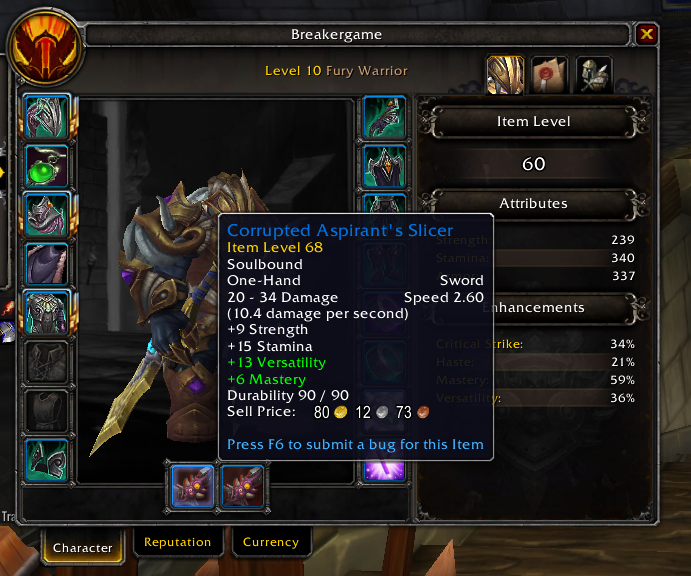The width and height of the screenshot is (691, 576).
Task: Click the off-hand weapon slot
Action: click(x=241, y=487)
